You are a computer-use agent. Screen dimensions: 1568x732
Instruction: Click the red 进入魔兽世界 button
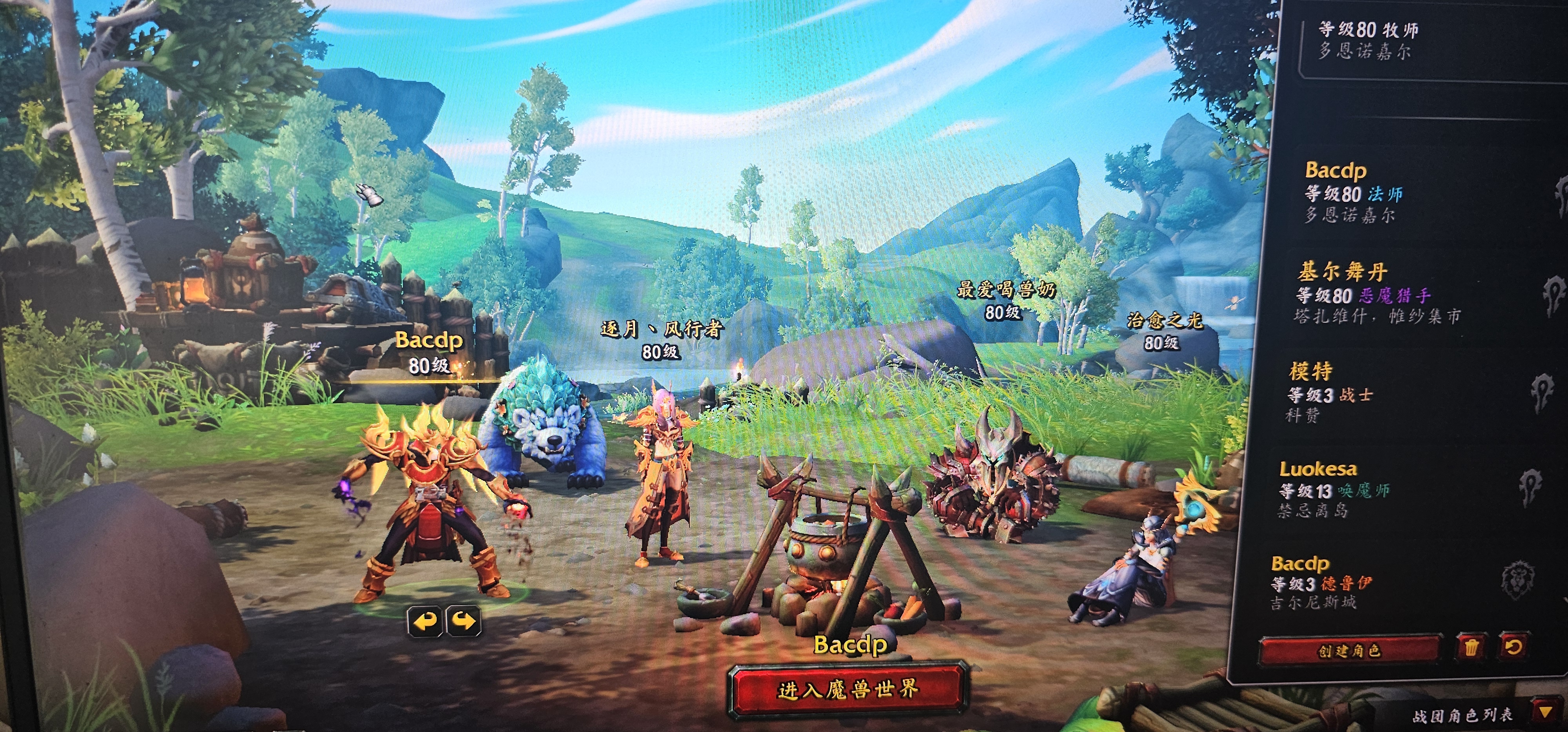[x=847, y=689]
